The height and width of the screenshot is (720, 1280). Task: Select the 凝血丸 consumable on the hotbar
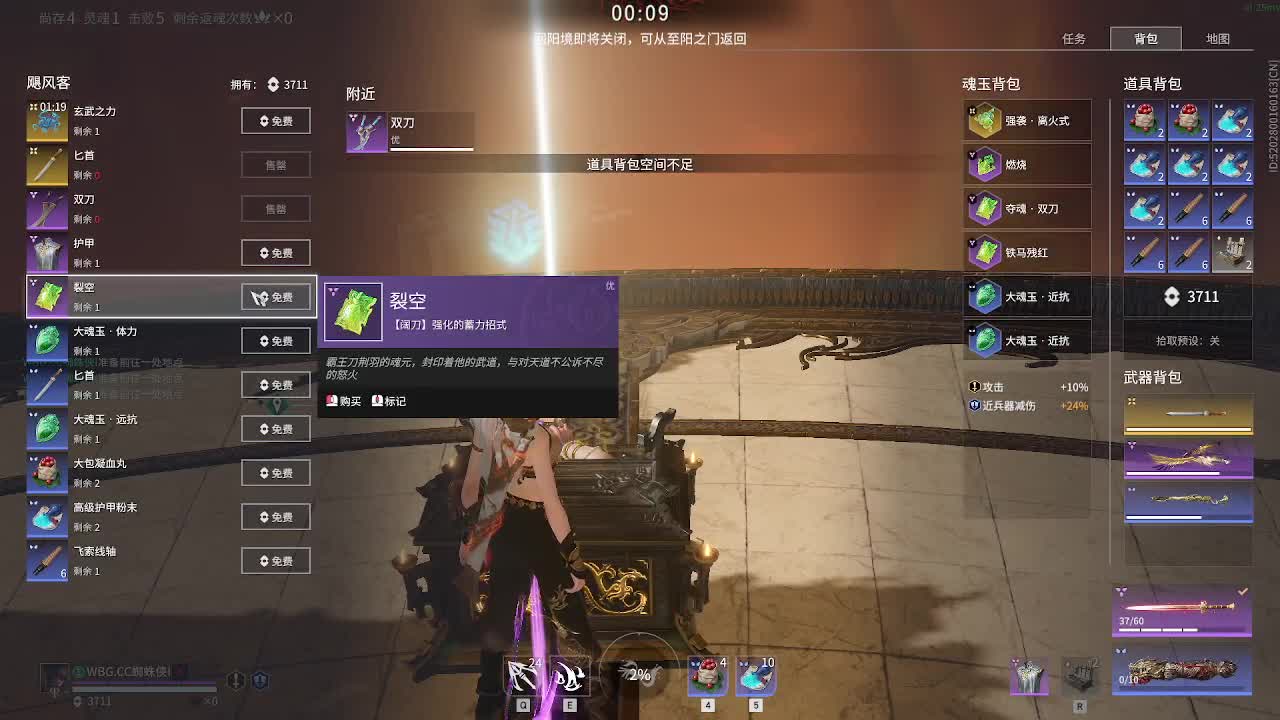(x=707, y=676)
